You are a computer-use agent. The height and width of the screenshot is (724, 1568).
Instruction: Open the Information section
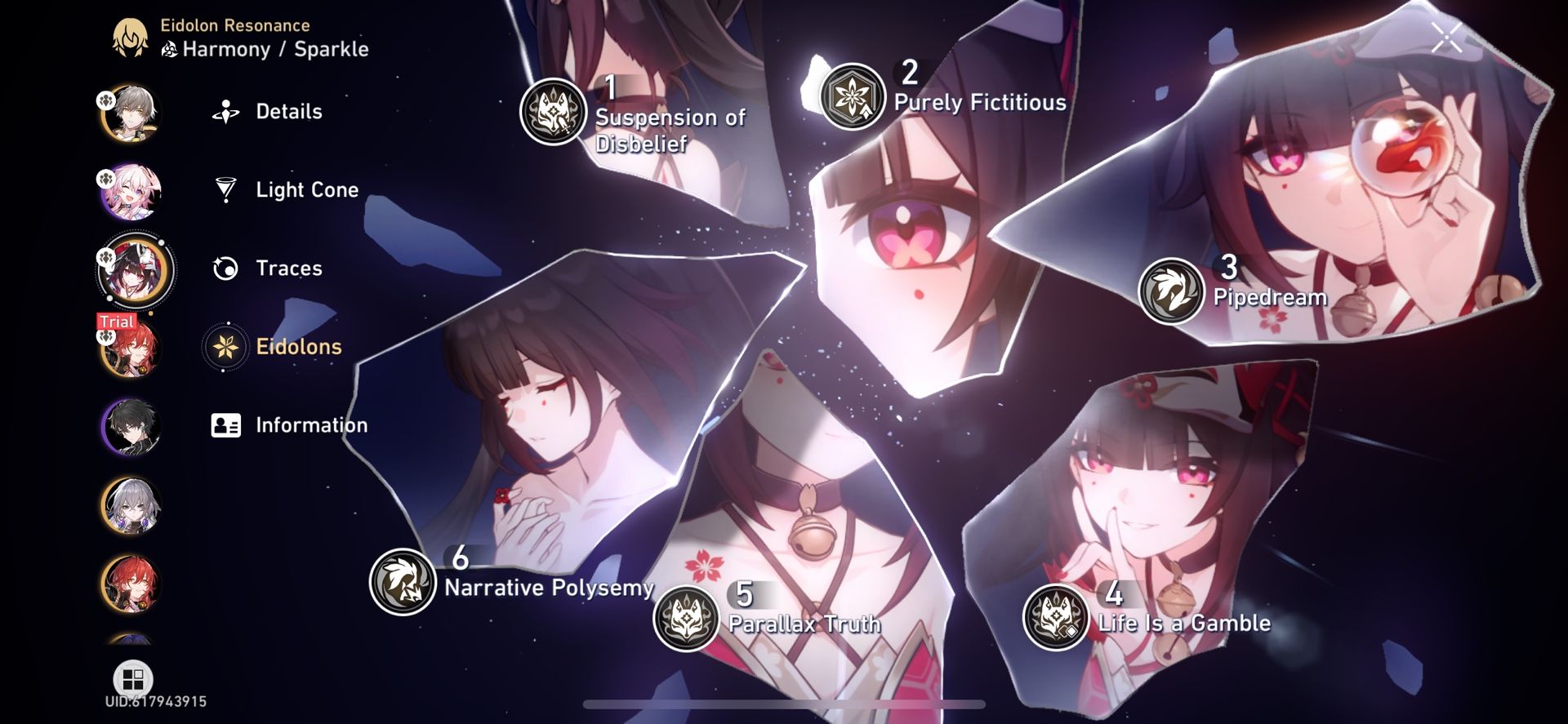click(312, 424)
